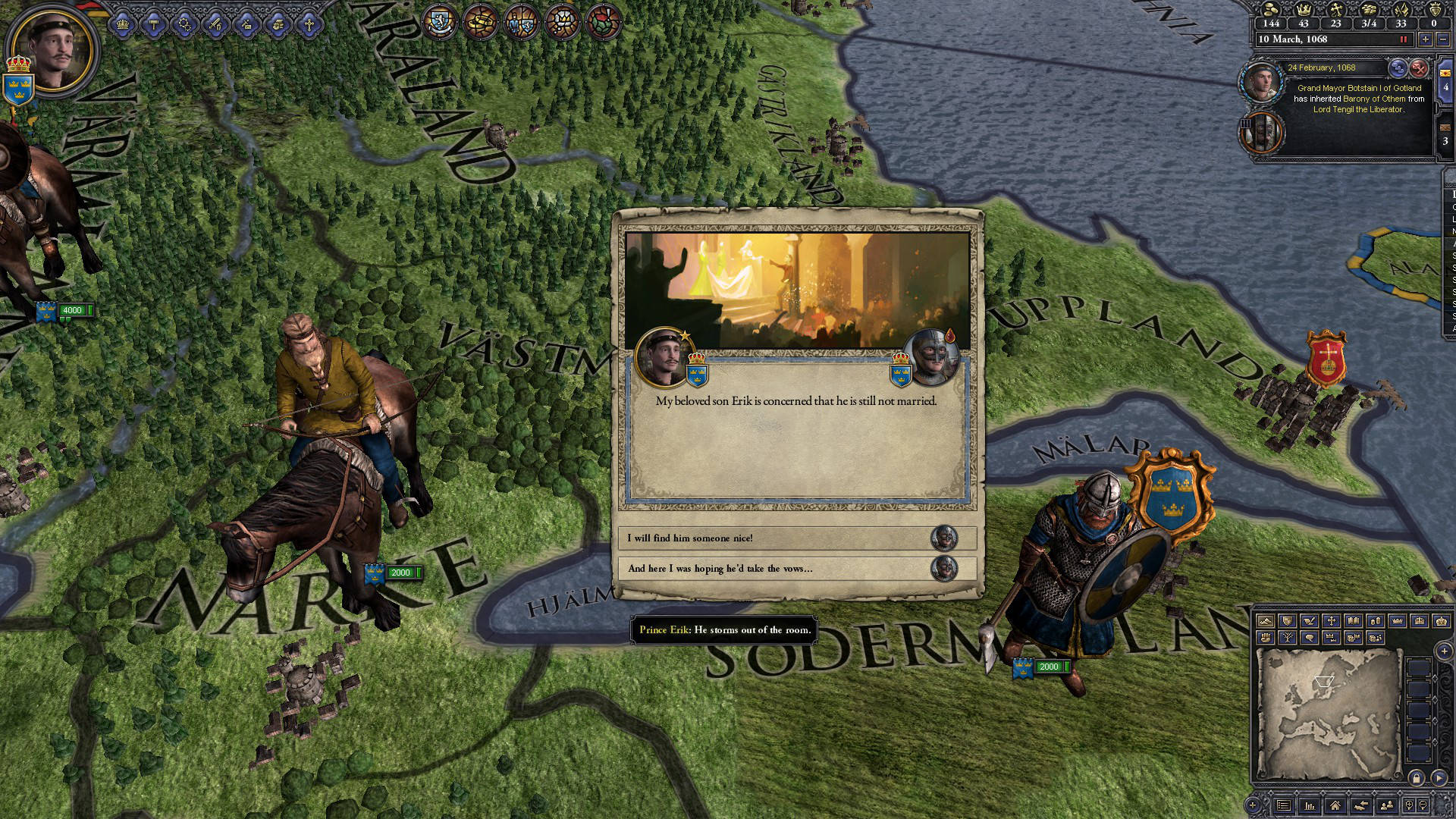Switch to the religion cross map mode
The width and height of the screenshot is (1456, 819).
click(x=1331, y=621)
